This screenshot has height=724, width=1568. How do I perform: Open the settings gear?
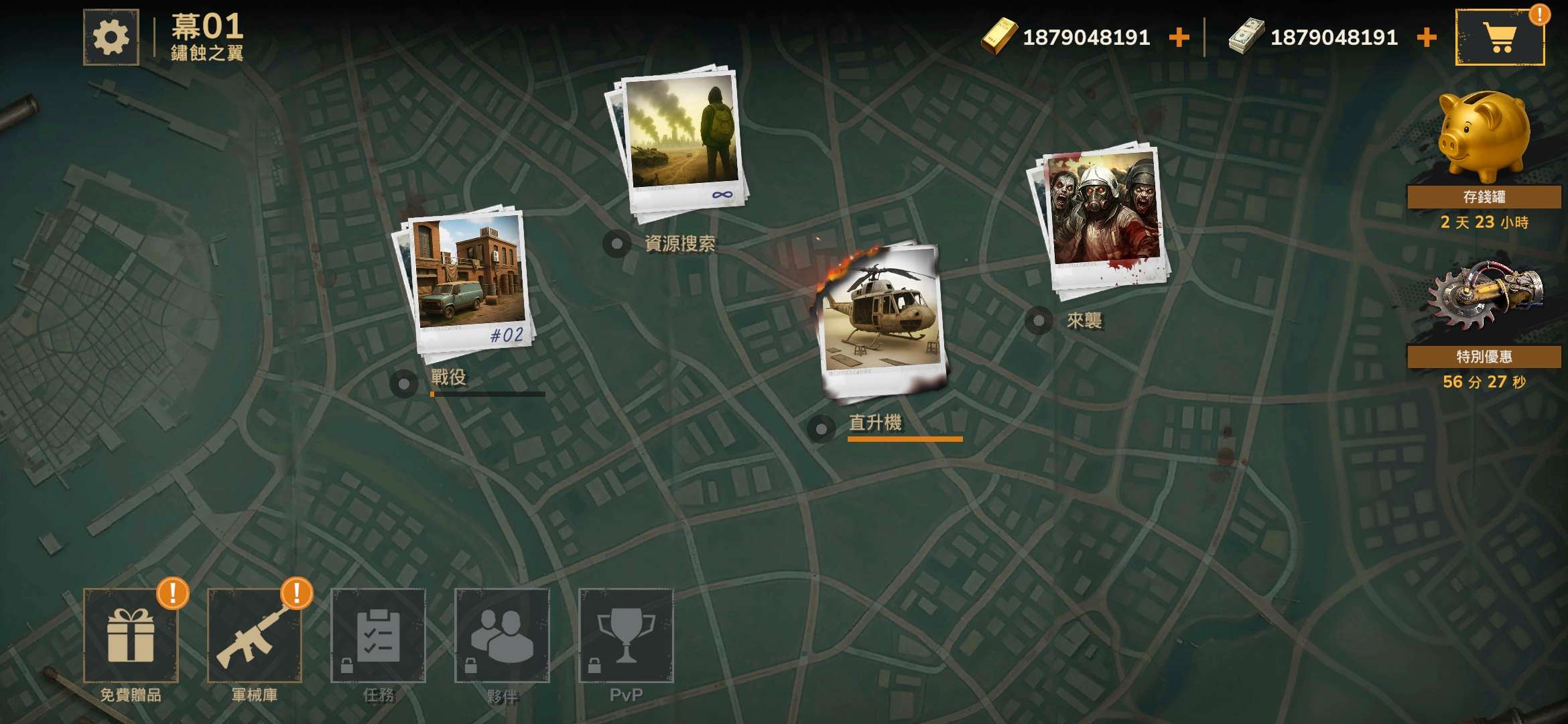click(x=109, y=37)
